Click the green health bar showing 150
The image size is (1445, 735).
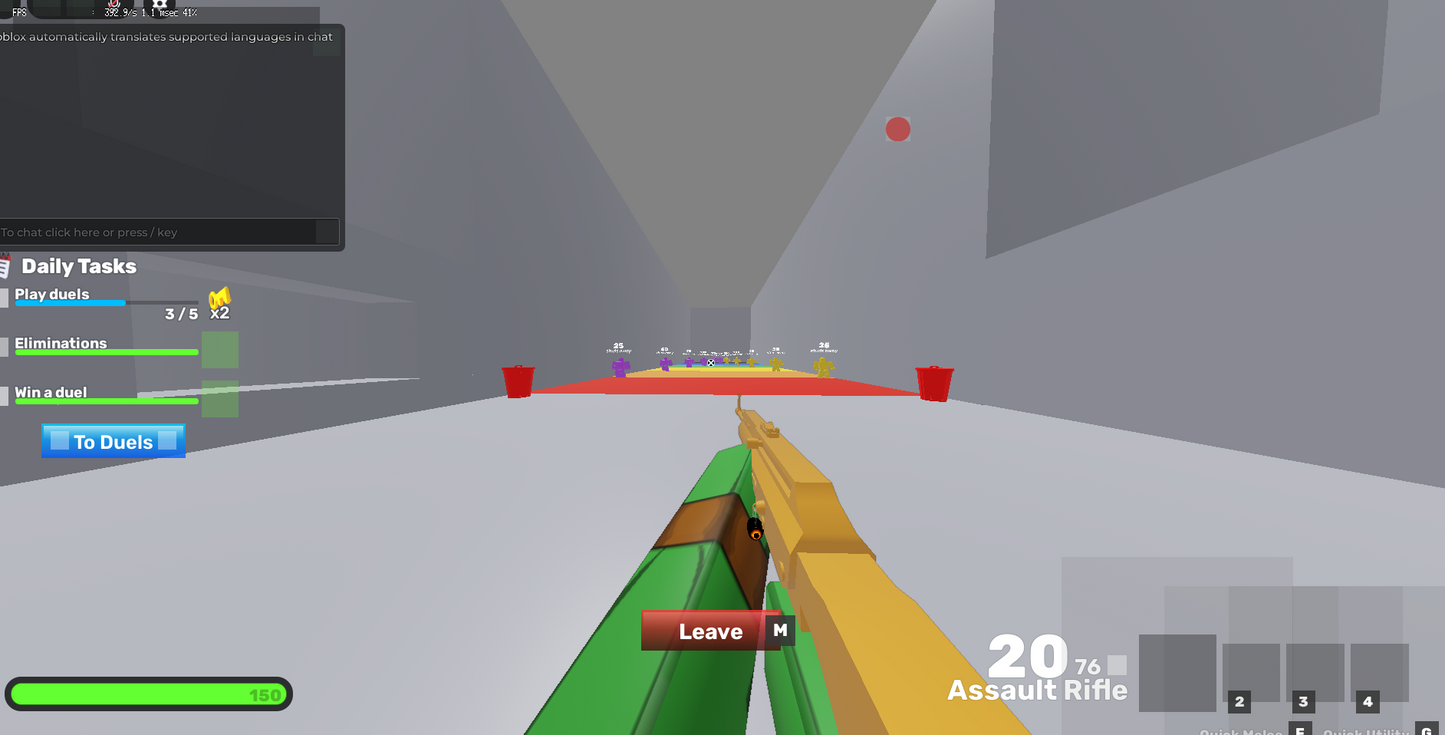pyautogui.click(x=148, y=694)
